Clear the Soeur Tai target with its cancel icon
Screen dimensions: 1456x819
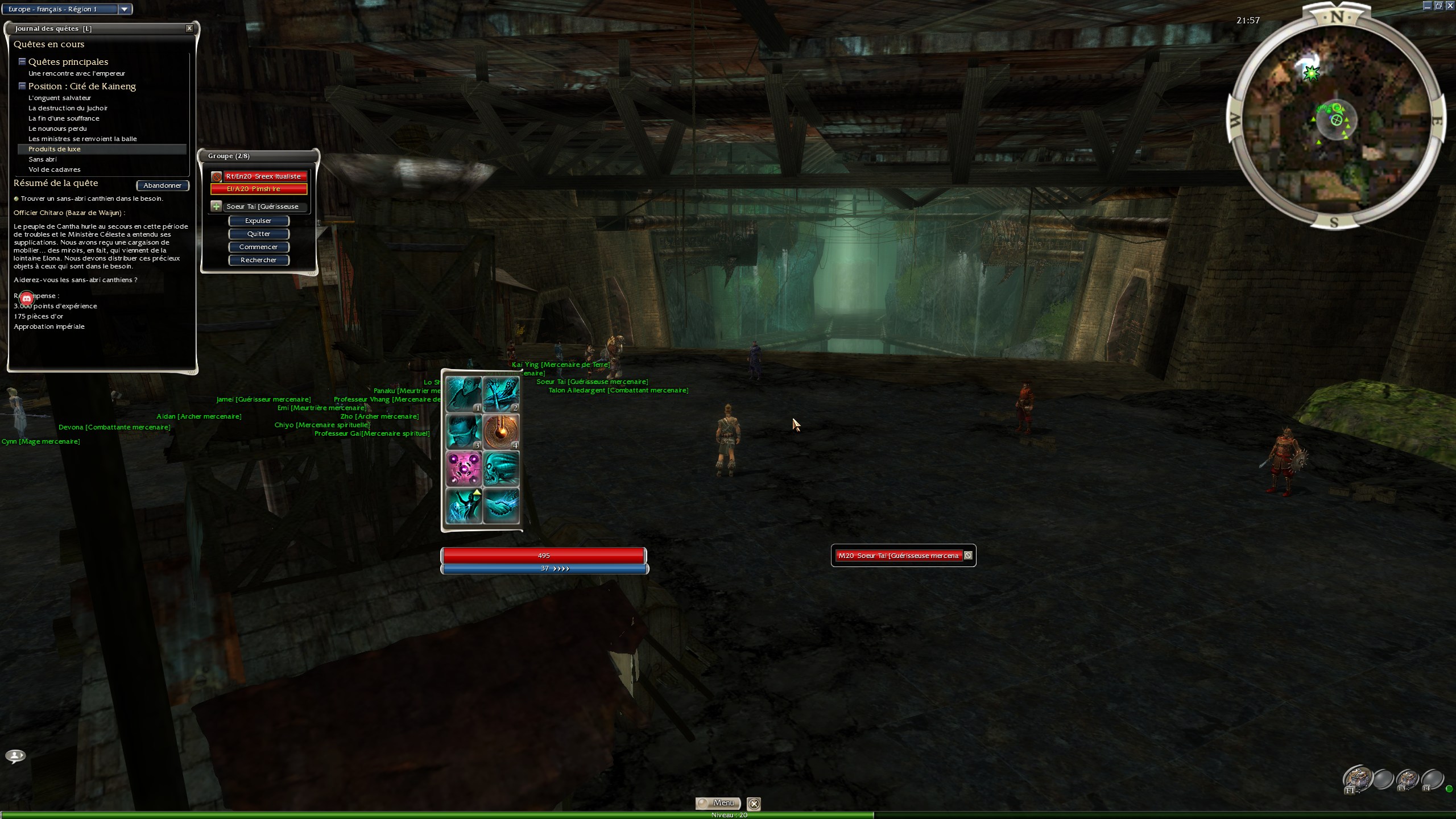point(968,556)
